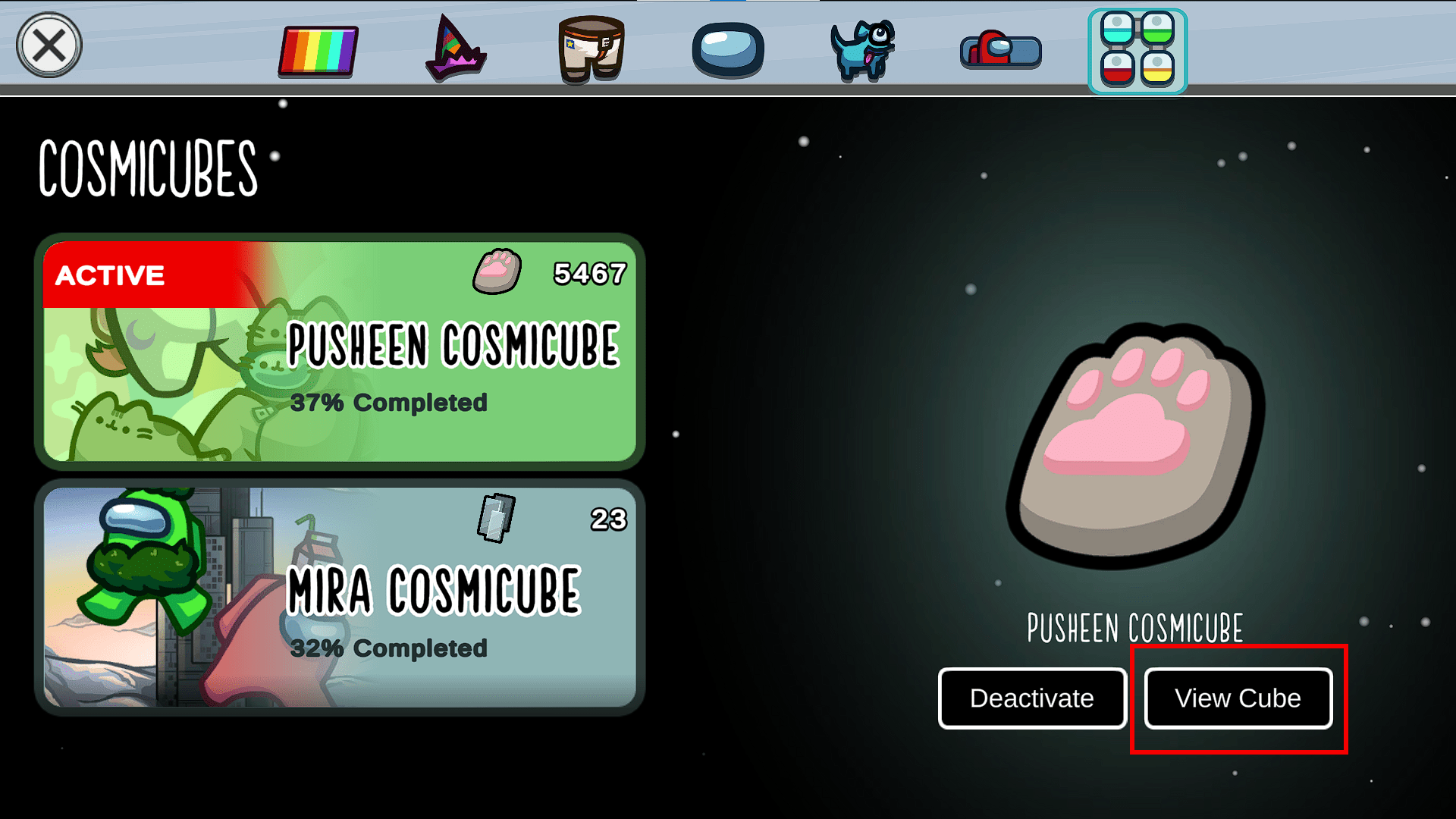Click the ACTIVE badge on Pusheen Cosmicube

pyautogui.click(x=108, y=275)
